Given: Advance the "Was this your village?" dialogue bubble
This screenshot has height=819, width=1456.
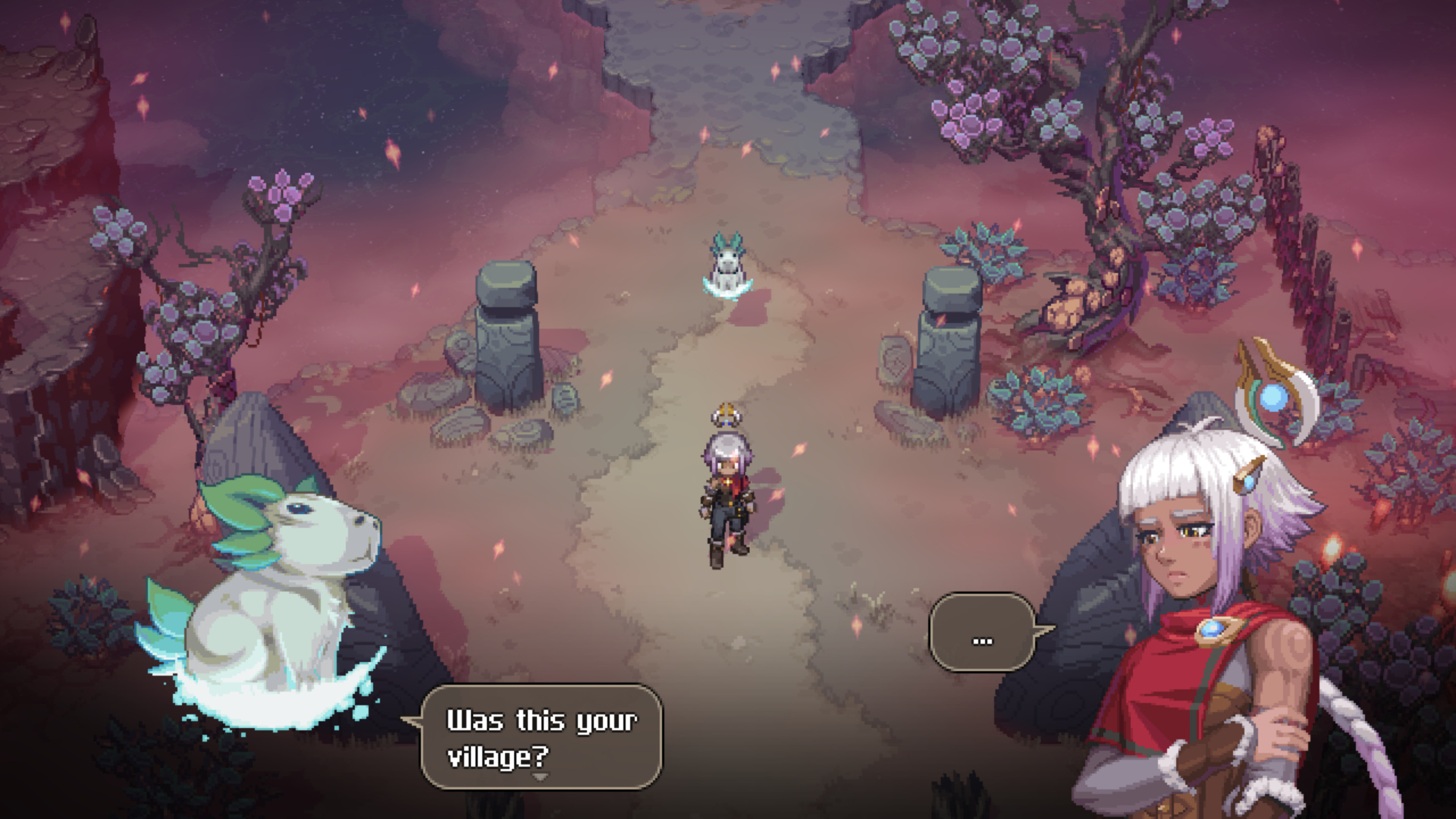Looking at the screenshot, I should (x=541, y=736).
